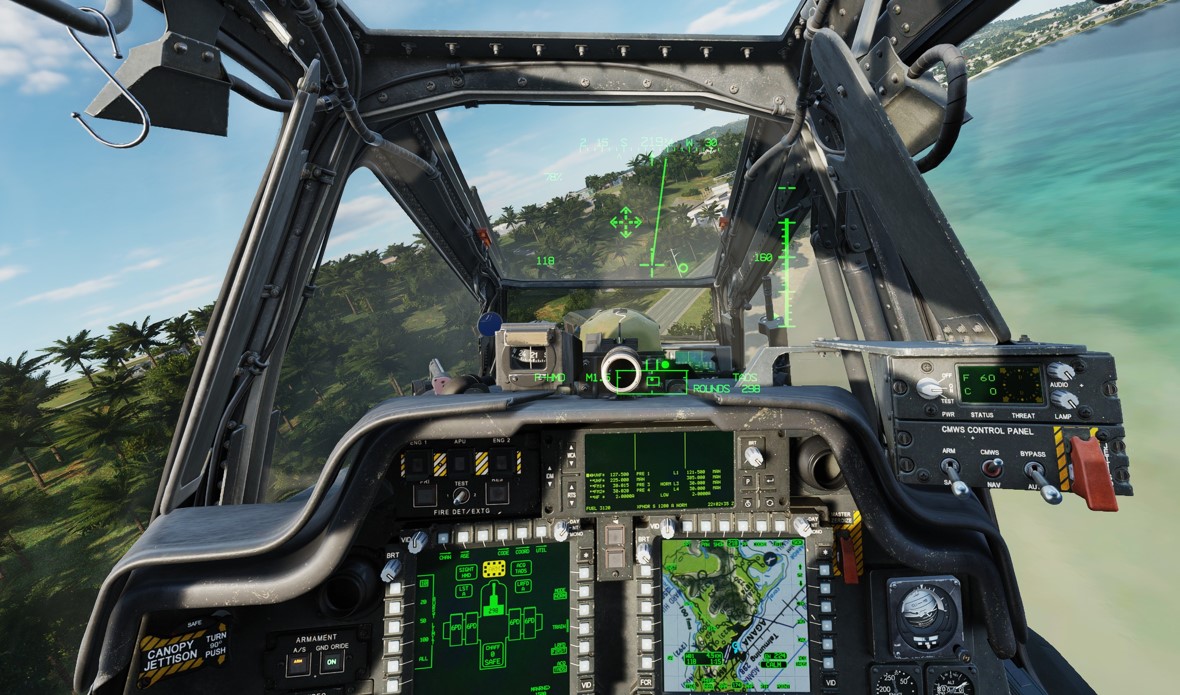Image resolution: width=1180 pixels, height=695 pixels.
Task: Toggle the GND ORIDE button
Action: click(333, 663)
